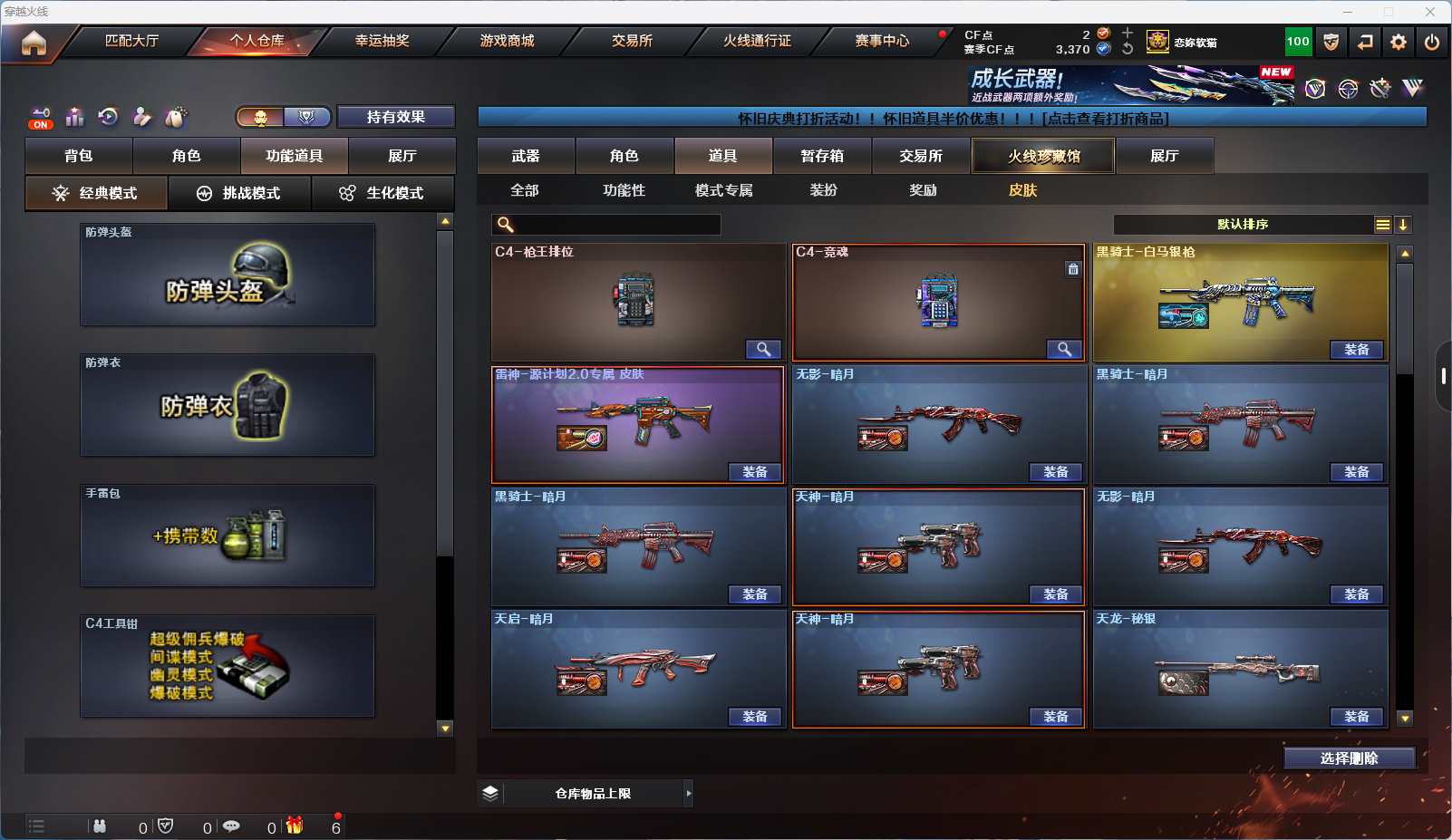Open the 武器 weapons tab

(526, 156)
